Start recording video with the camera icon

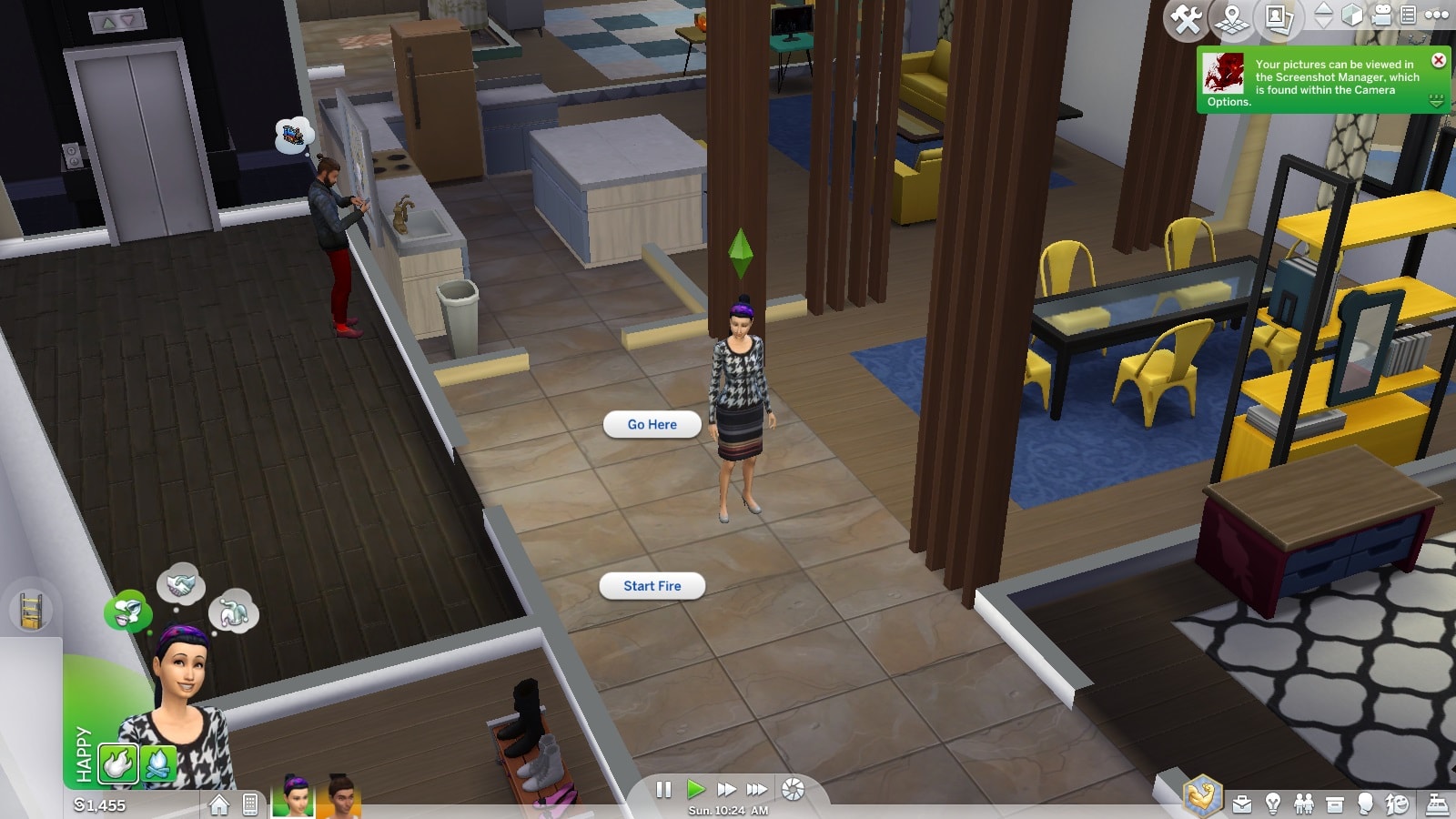(1381, 16)
